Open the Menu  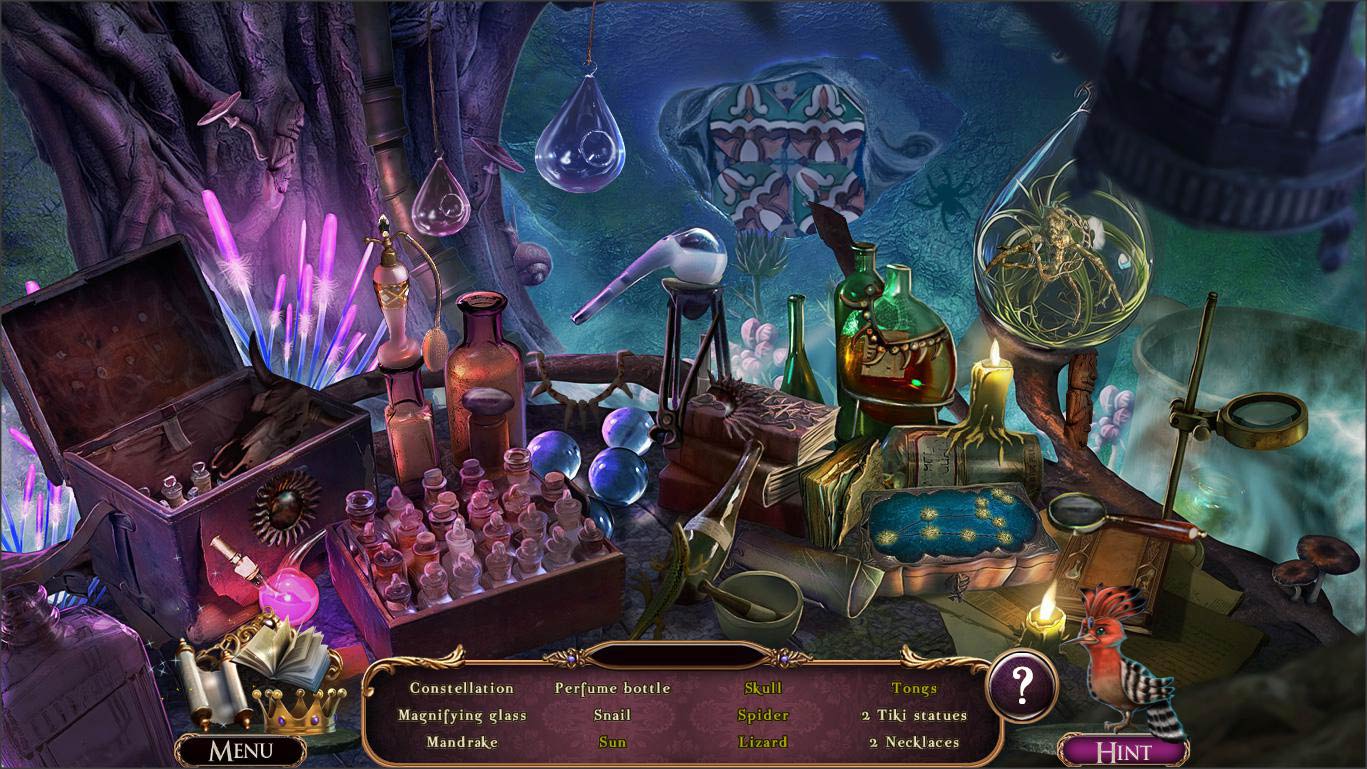point(242,748)
